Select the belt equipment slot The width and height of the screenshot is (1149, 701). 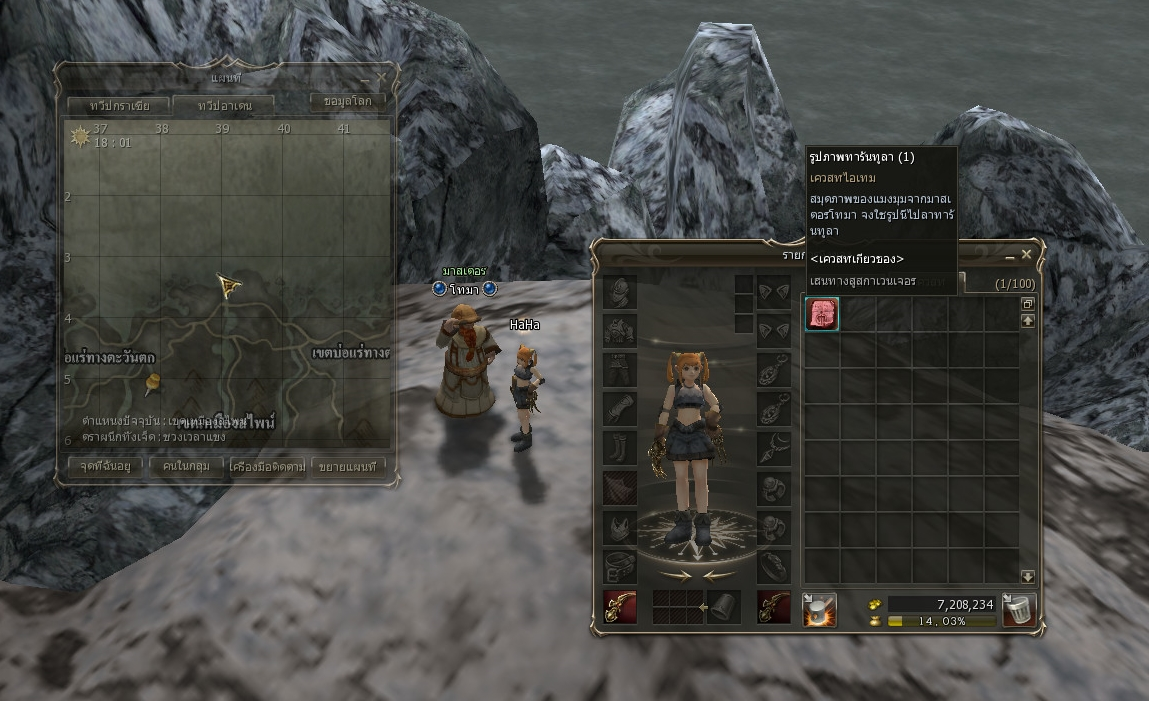coord(619,568)
